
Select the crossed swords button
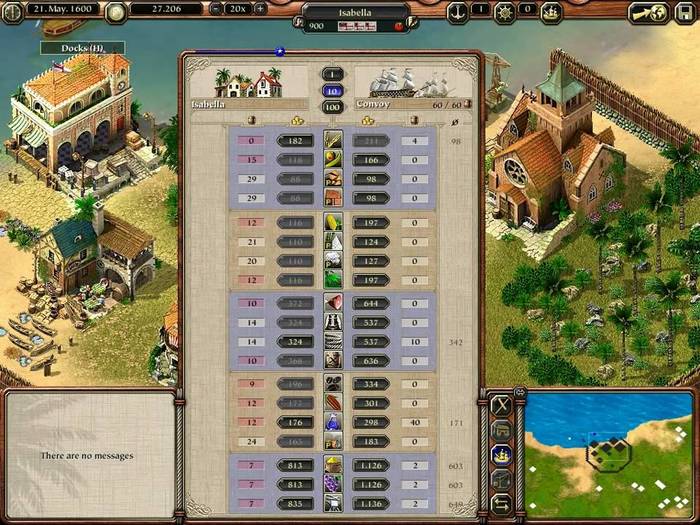(x=502, y=406)
